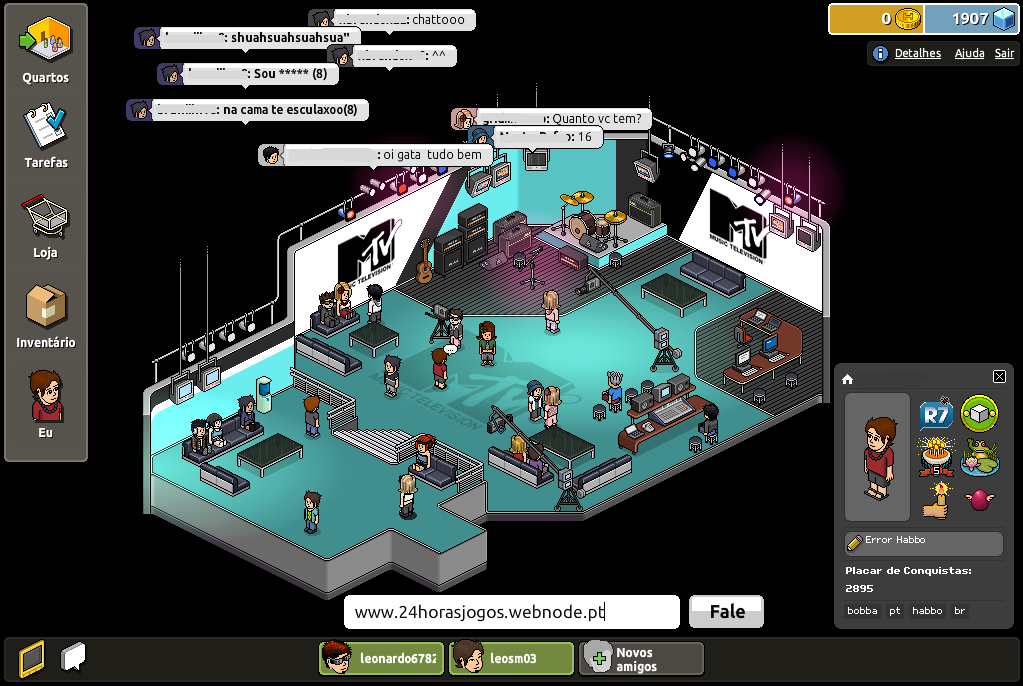The image size is (1023, 686).
Task: Open the Quartos room navigator
Action: point(45,50)
